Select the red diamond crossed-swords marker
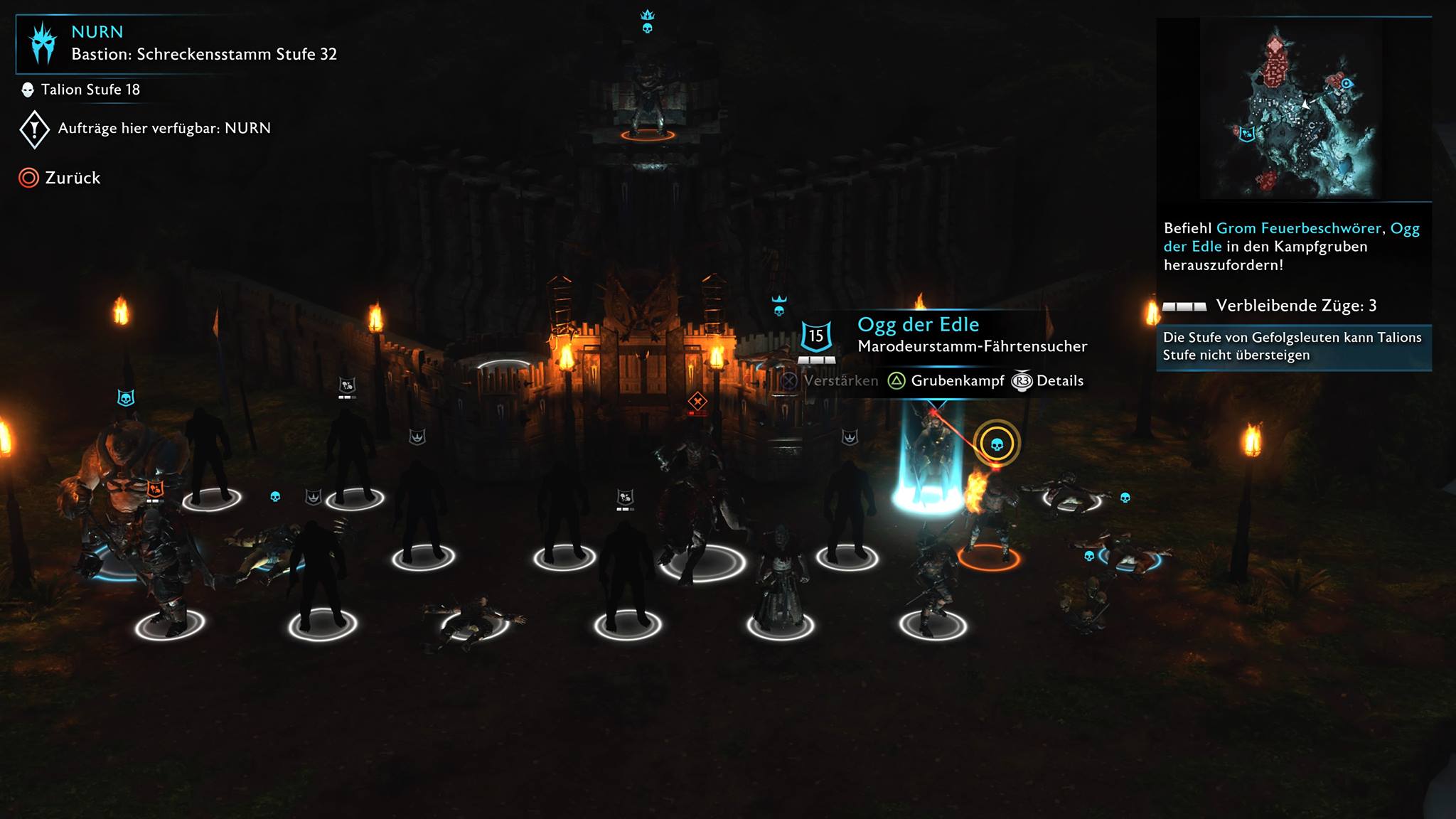 [x=697, y=402]
